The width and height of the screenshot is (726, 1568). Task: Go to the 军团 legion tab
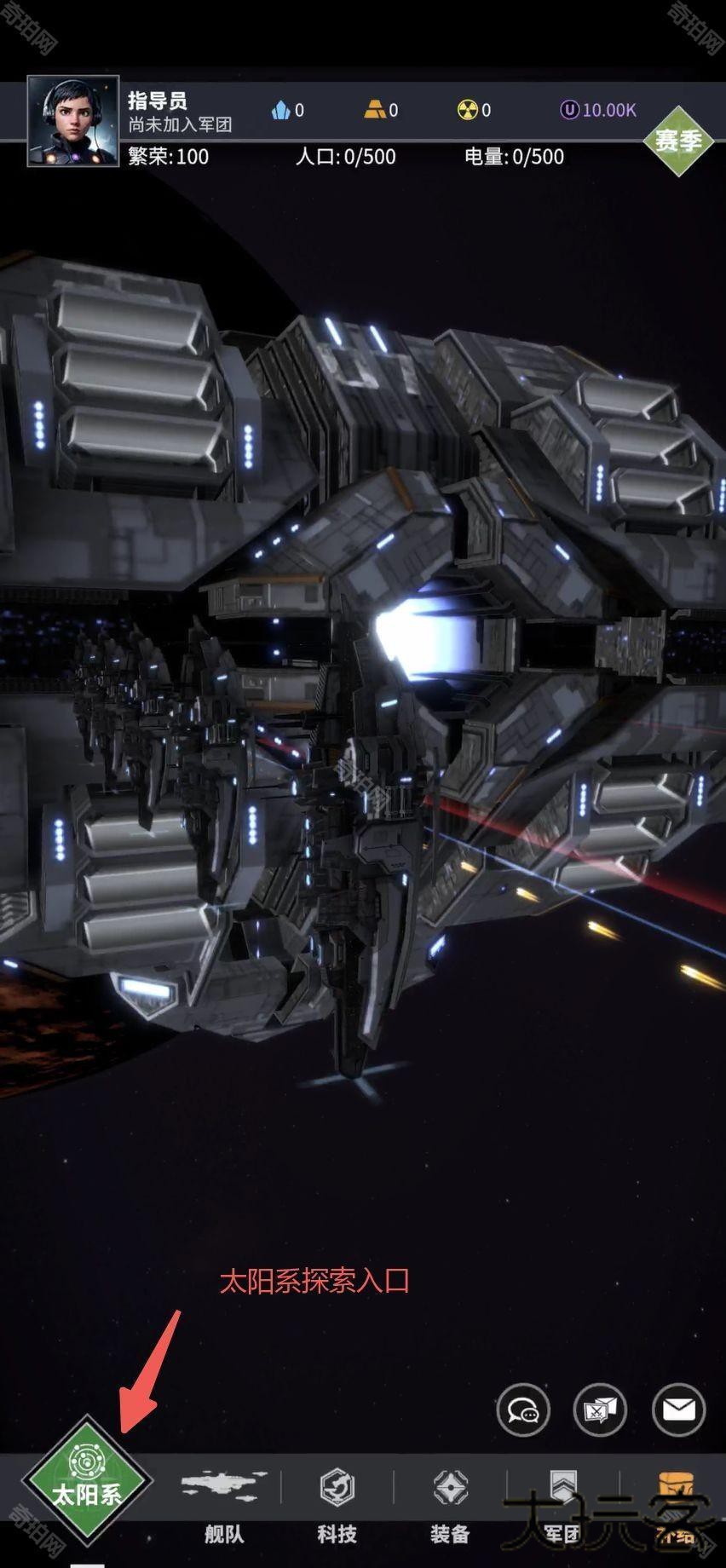pyautogui.click(x=562, y=1505)
